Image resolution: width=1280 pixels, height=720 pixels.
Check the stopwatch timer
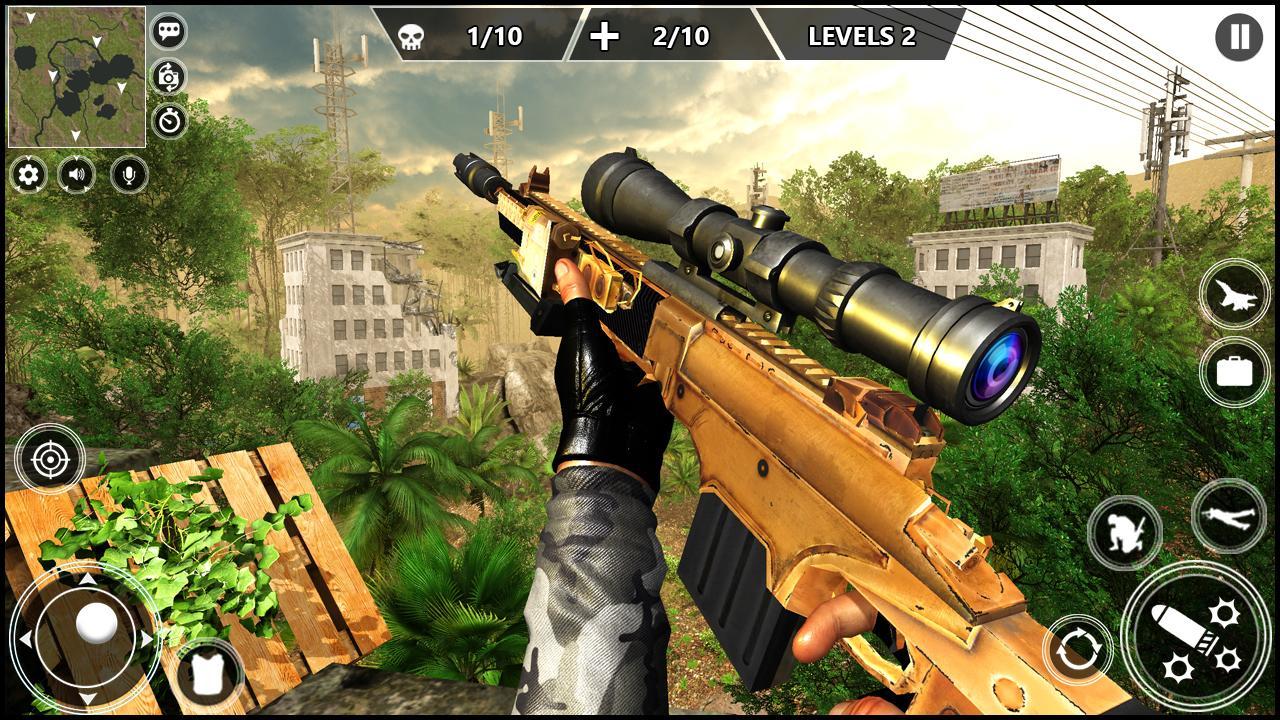coord(167,119)
